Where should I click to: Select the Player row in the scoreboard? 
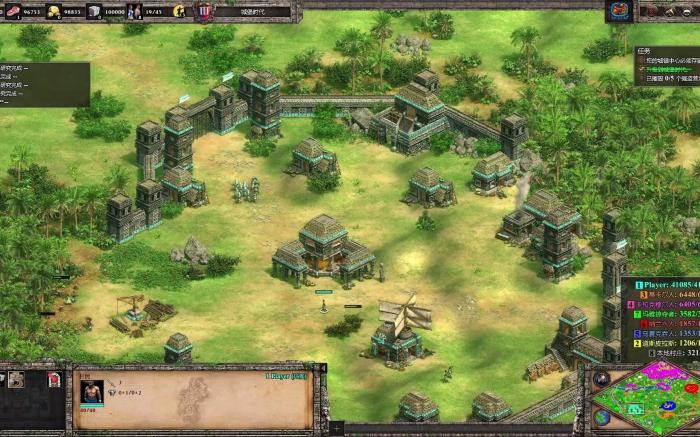coord(662,283)
